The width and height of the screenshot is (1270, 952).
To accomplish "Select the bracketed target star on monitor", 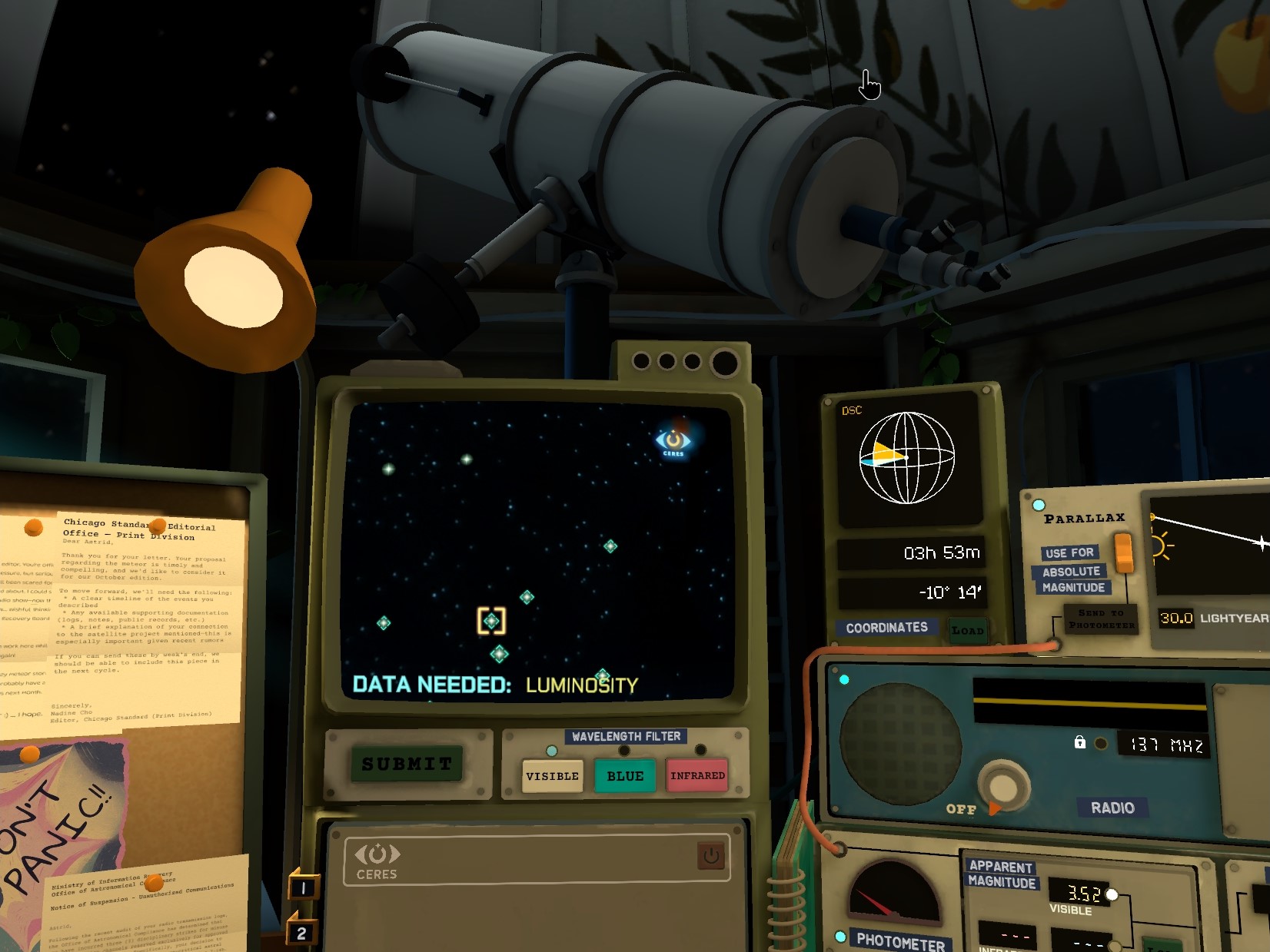I will (491, 621).
